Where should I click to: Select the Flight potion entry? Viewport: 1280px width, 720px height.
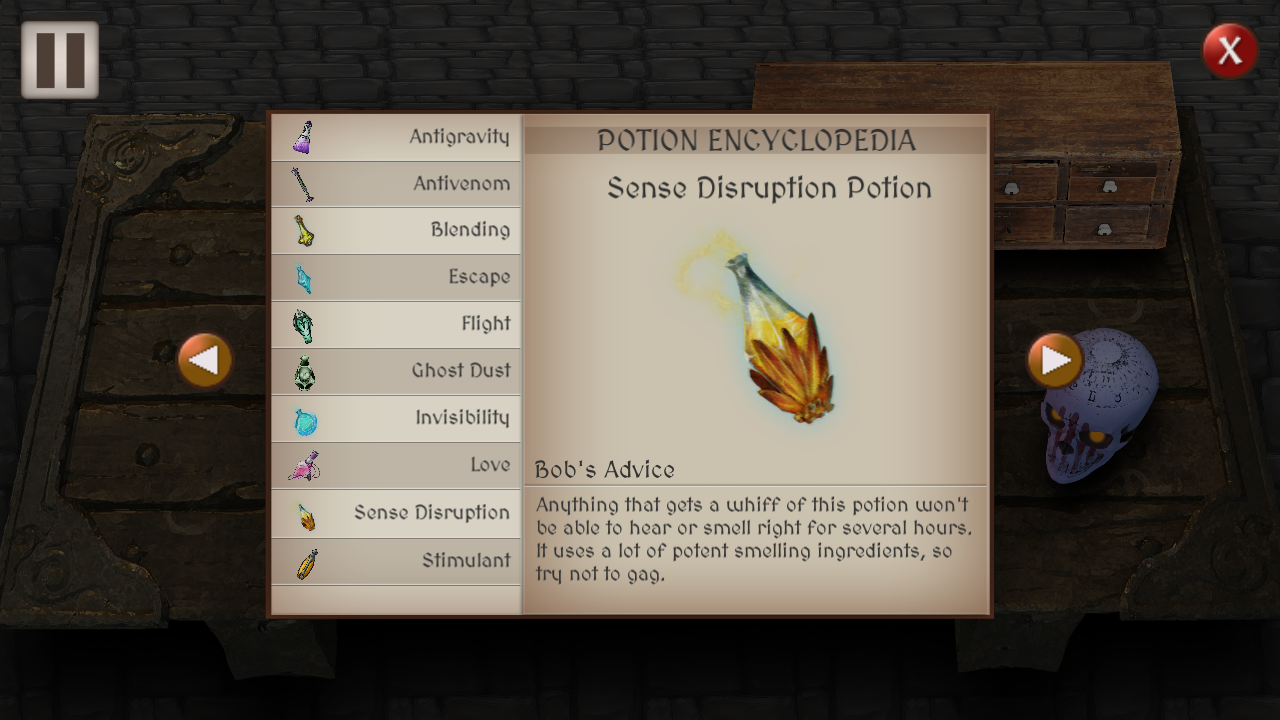(396, 324)
